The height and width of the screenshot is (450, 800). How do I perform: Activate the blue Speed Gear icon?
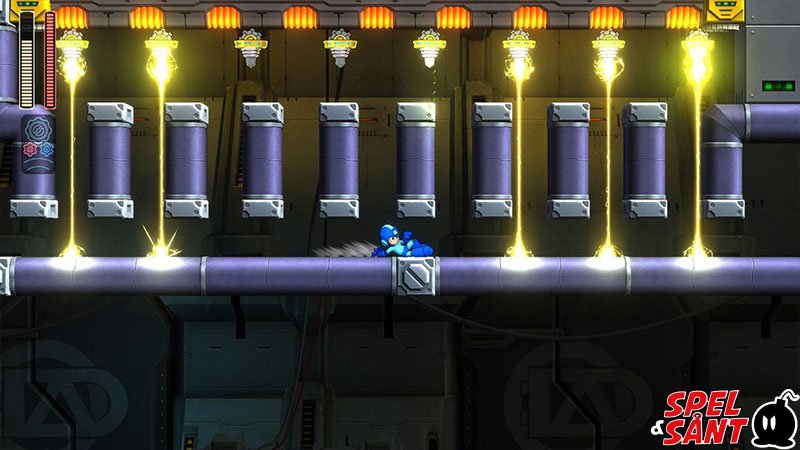[x=46, y=150]
